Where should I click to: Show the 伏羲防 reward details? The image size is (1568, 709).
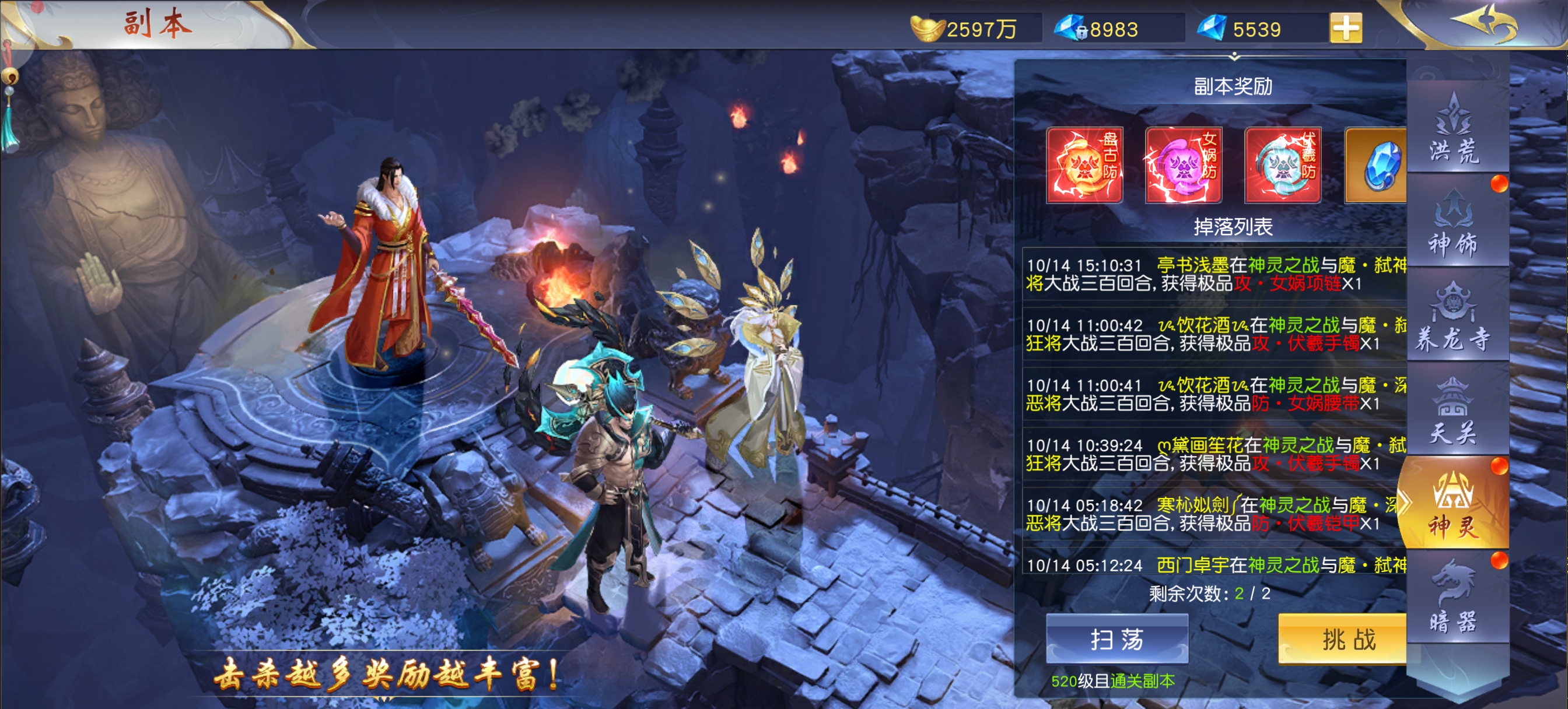pos(1283,165)
